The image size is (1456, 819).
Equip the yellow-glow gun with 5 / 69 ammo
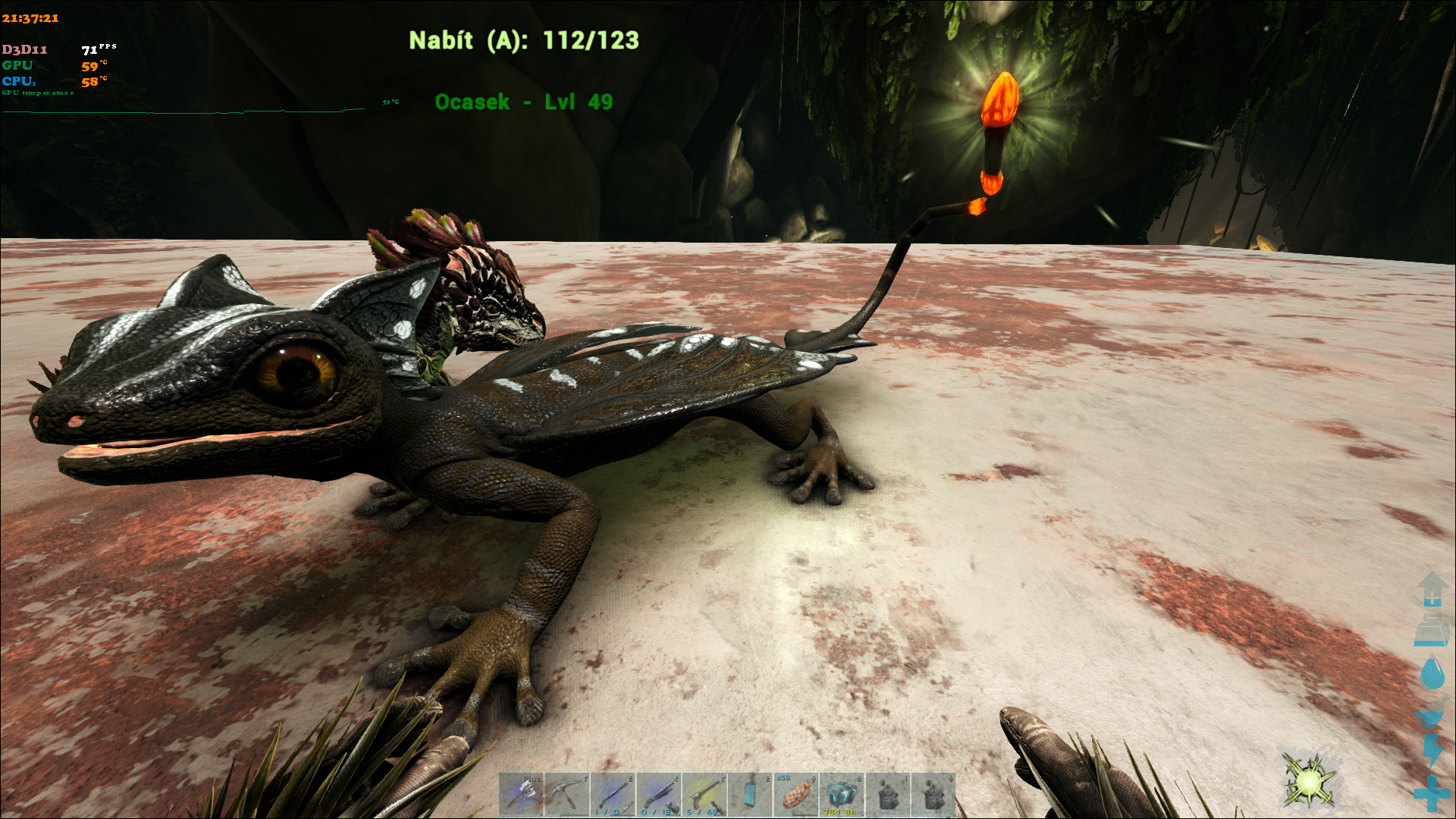point(704,794)
